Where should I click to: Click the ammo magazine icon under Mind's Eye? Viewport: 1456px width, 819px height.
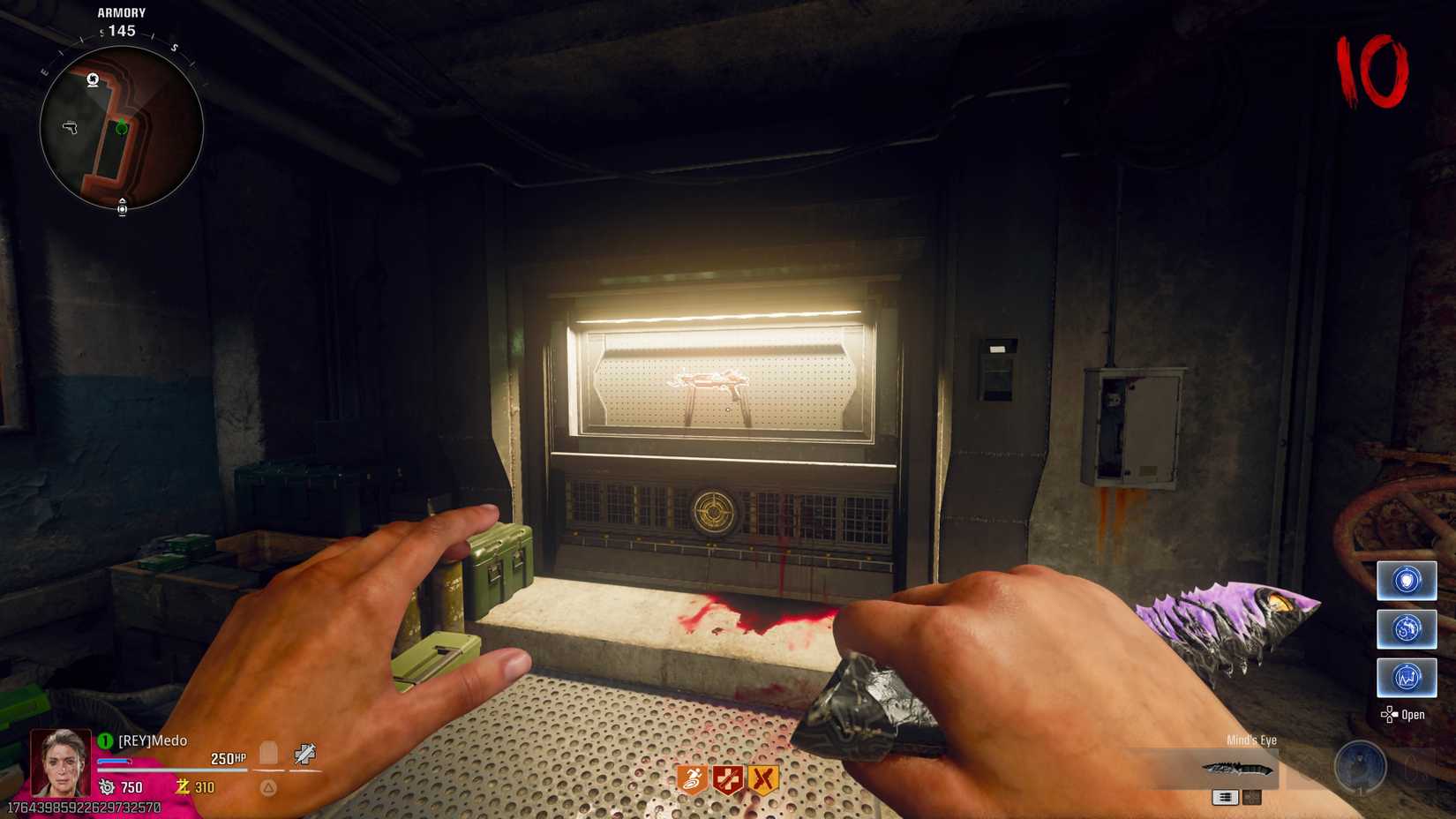click(x=1226, y=798)
